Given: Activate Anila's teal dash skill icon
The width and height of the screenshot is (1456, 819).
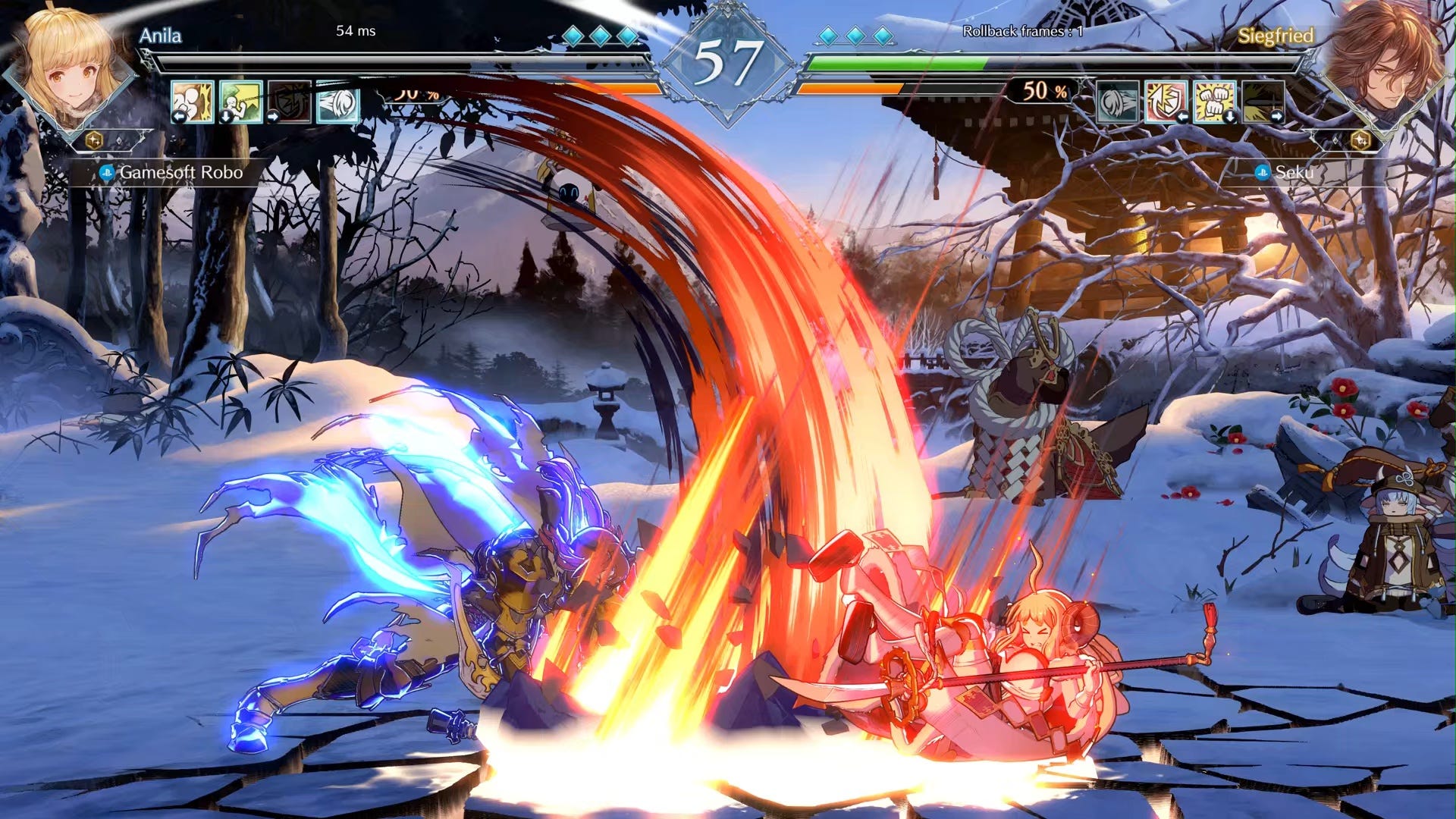Looking at the screenshot, I should pyautogui.click(x=338, y=102).
